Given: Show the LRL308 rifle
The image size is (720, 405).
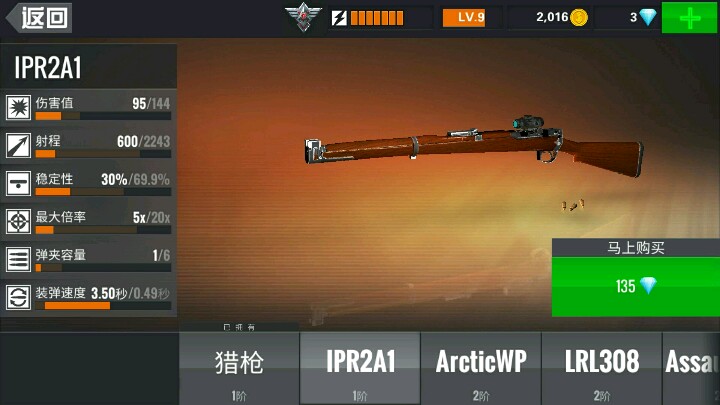Looking at the screenshot, I should (601, 368).
